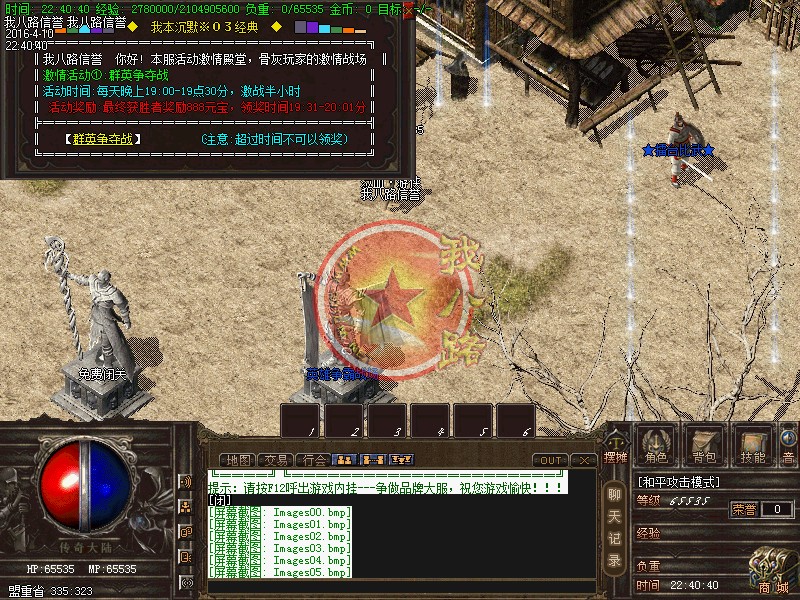Open the 行会 guild tab
Image resolution: width=800 pixels, height=600 pixels.
pyautogui.click(x=313, y=460)
